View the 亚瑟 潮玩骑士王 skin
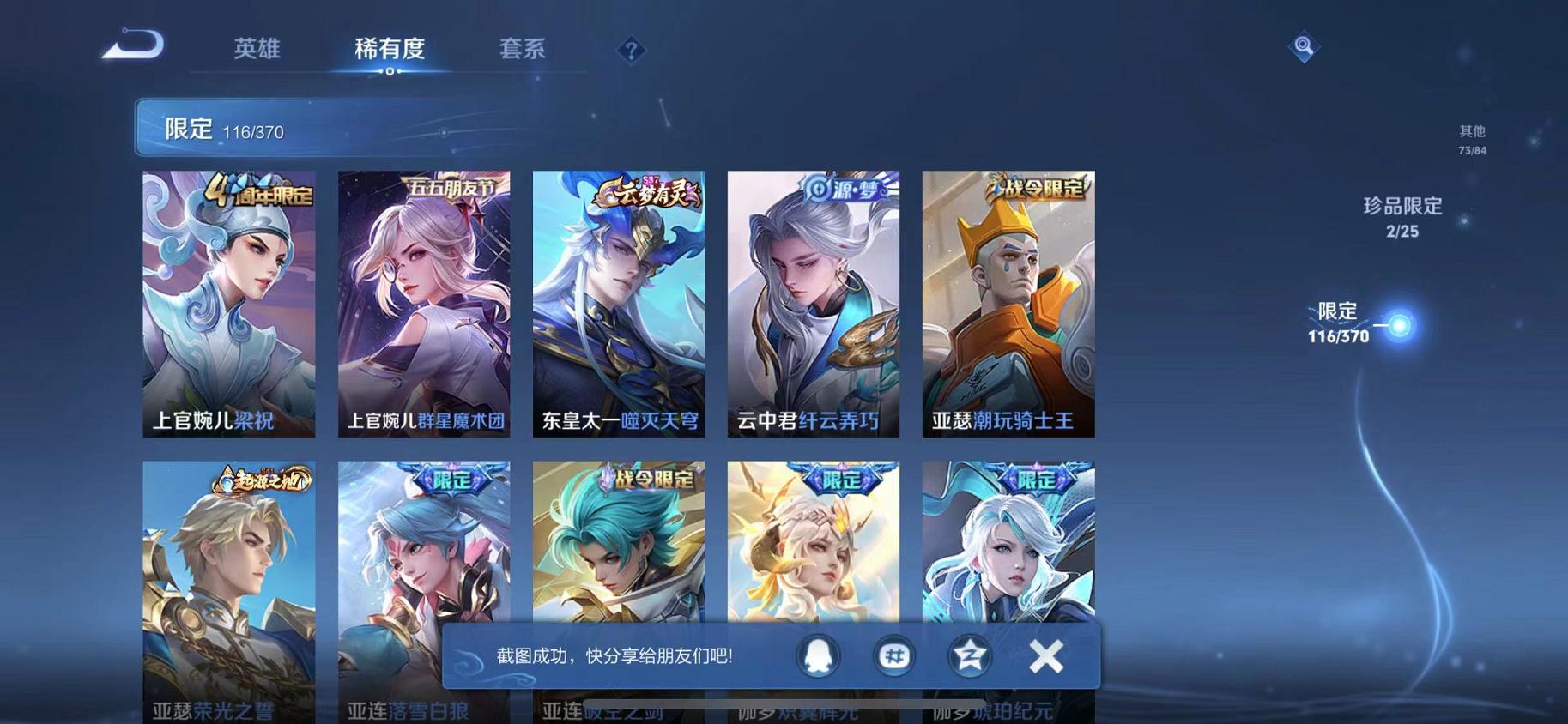This screenshot has height=724, width=1568. click(x=1006, y=305)
